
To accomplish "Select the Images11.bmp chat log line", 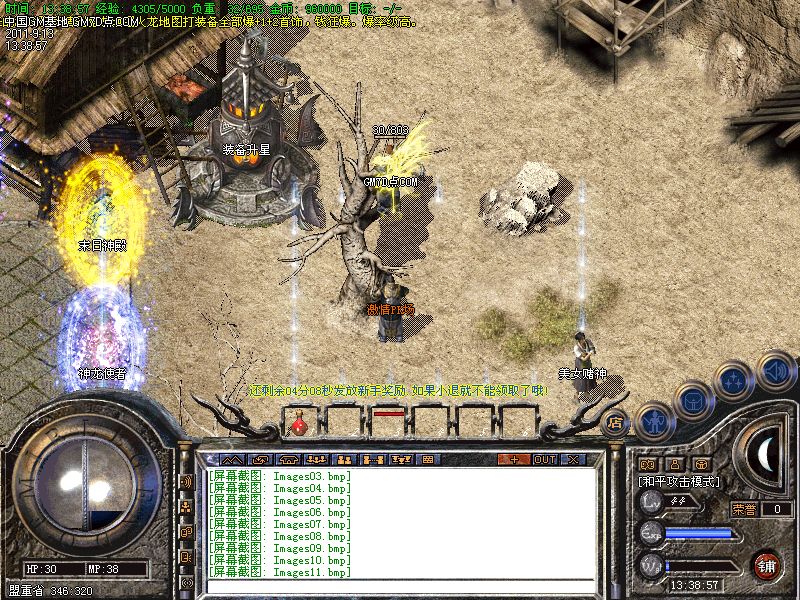I will pos(280,573).
